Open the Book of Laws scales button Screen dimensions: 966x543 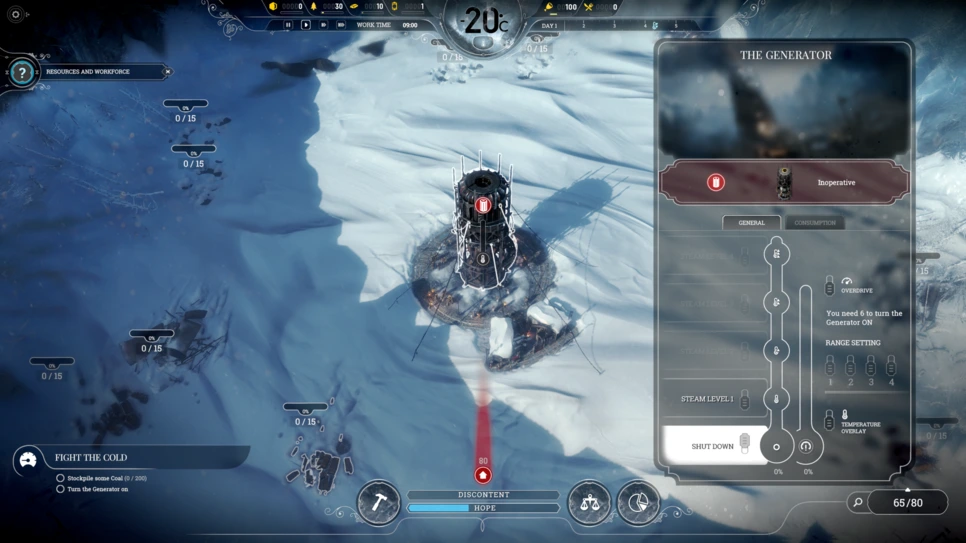[589, 502]
